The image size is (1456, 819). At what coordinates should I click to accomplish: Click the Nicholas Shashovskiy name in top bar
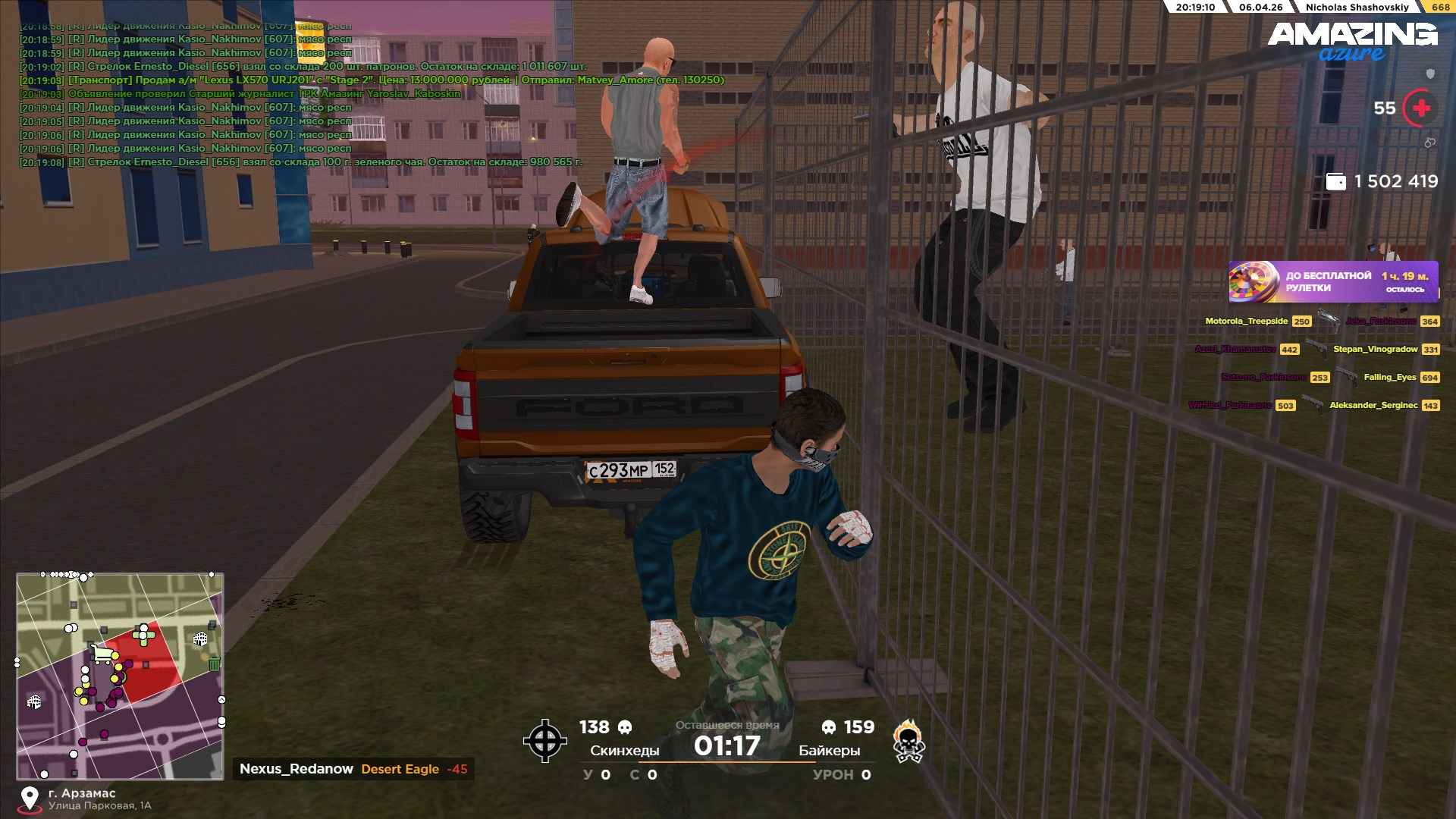pyautogui.click(x=1357, y=7)
